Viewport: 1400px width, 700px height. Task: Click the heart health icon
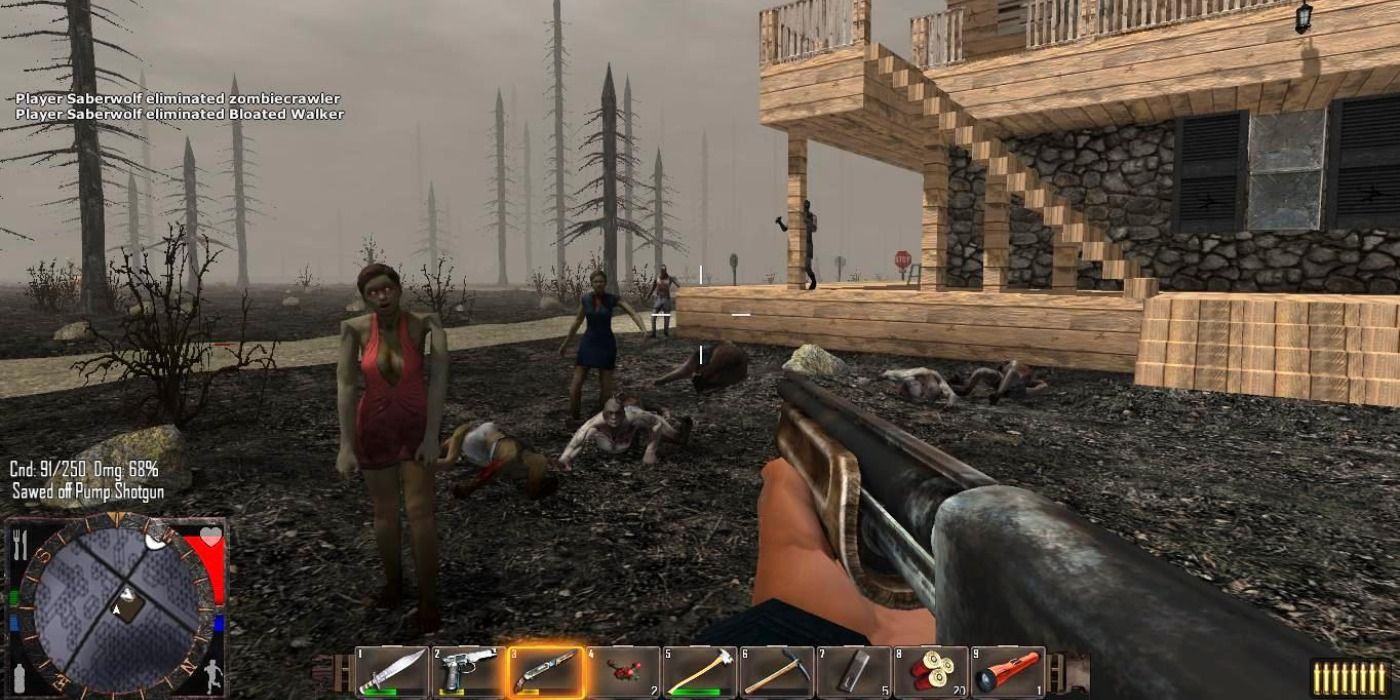tap(210, 537)
